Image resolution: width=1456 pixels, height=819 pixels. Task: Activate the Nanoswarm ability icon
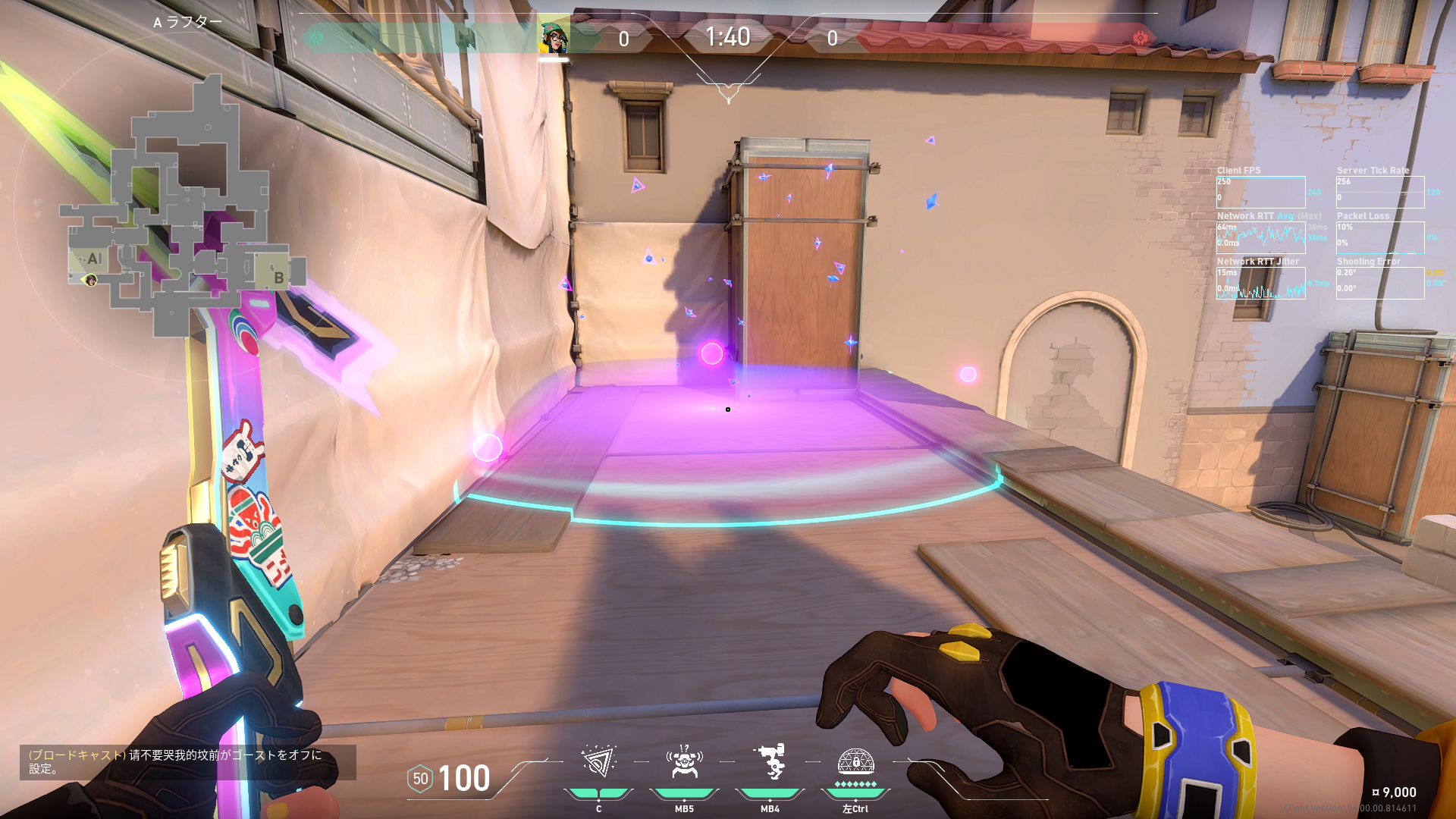598,762
